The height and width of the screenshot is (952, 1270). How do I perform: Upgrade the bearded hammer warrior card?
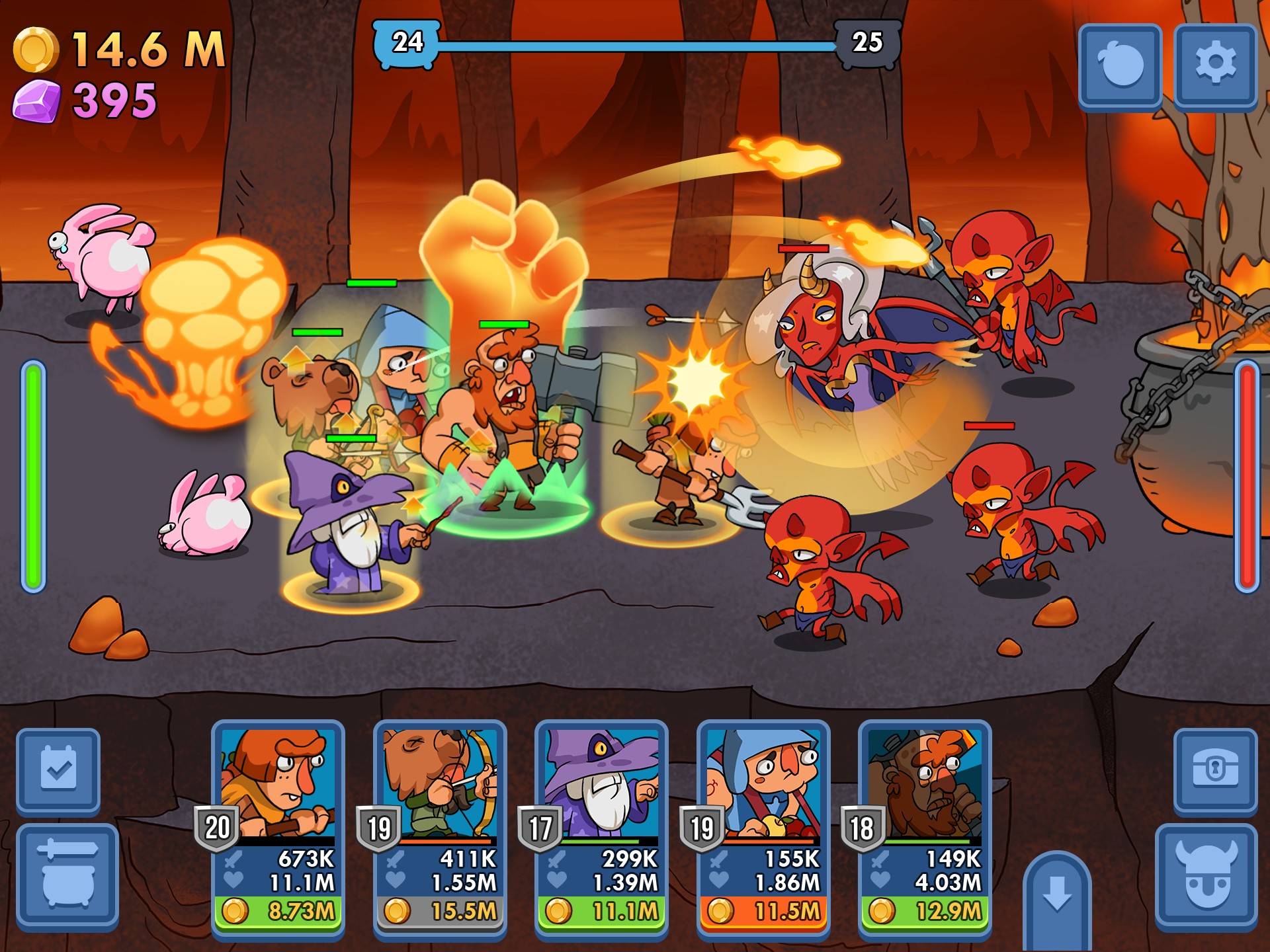click(925, 911)
